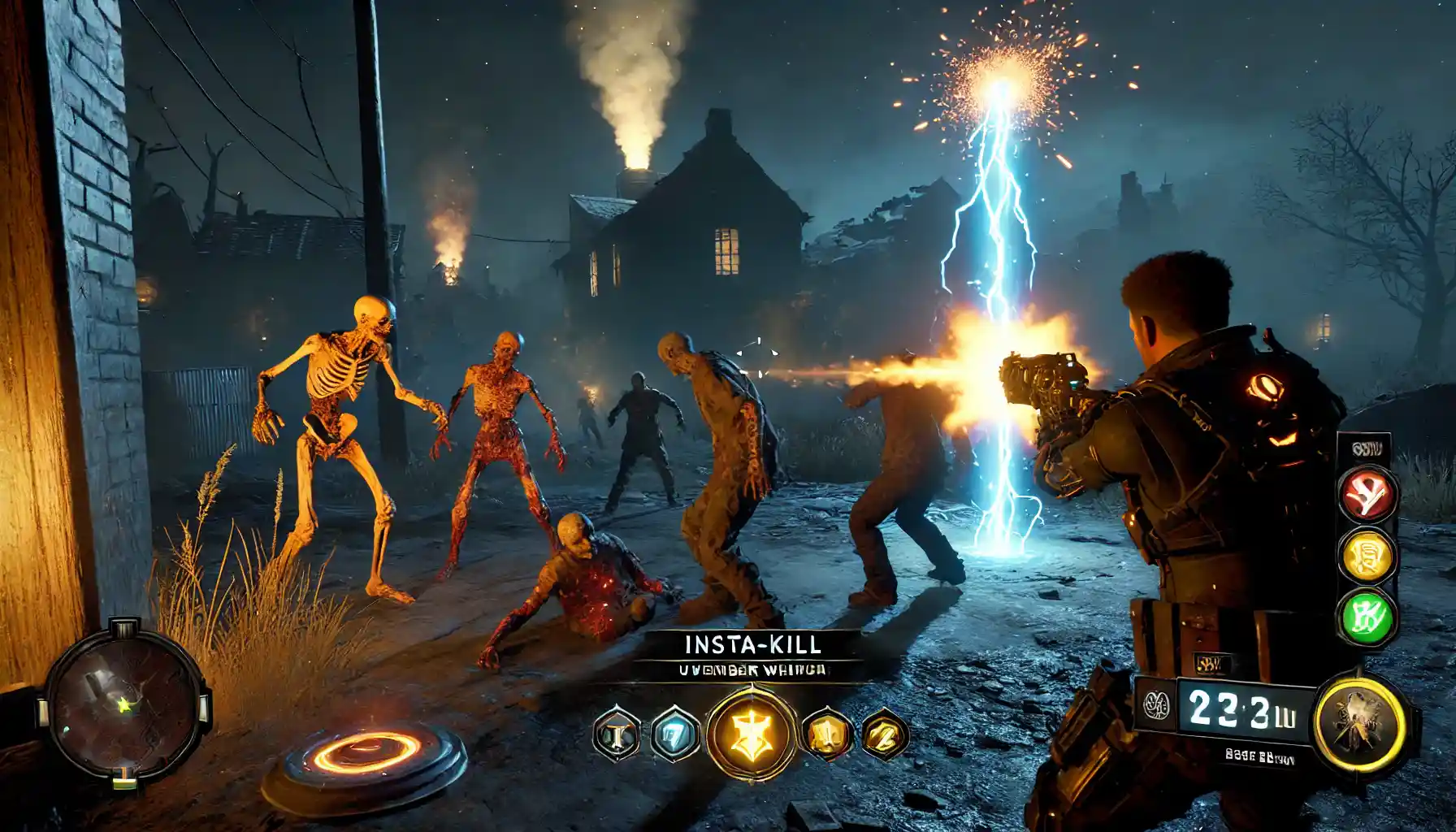Choose the rightmost gold hexagon icon
Image resolution: width=1456 pixels, height=832 pixels.
[x=884, y=733]
